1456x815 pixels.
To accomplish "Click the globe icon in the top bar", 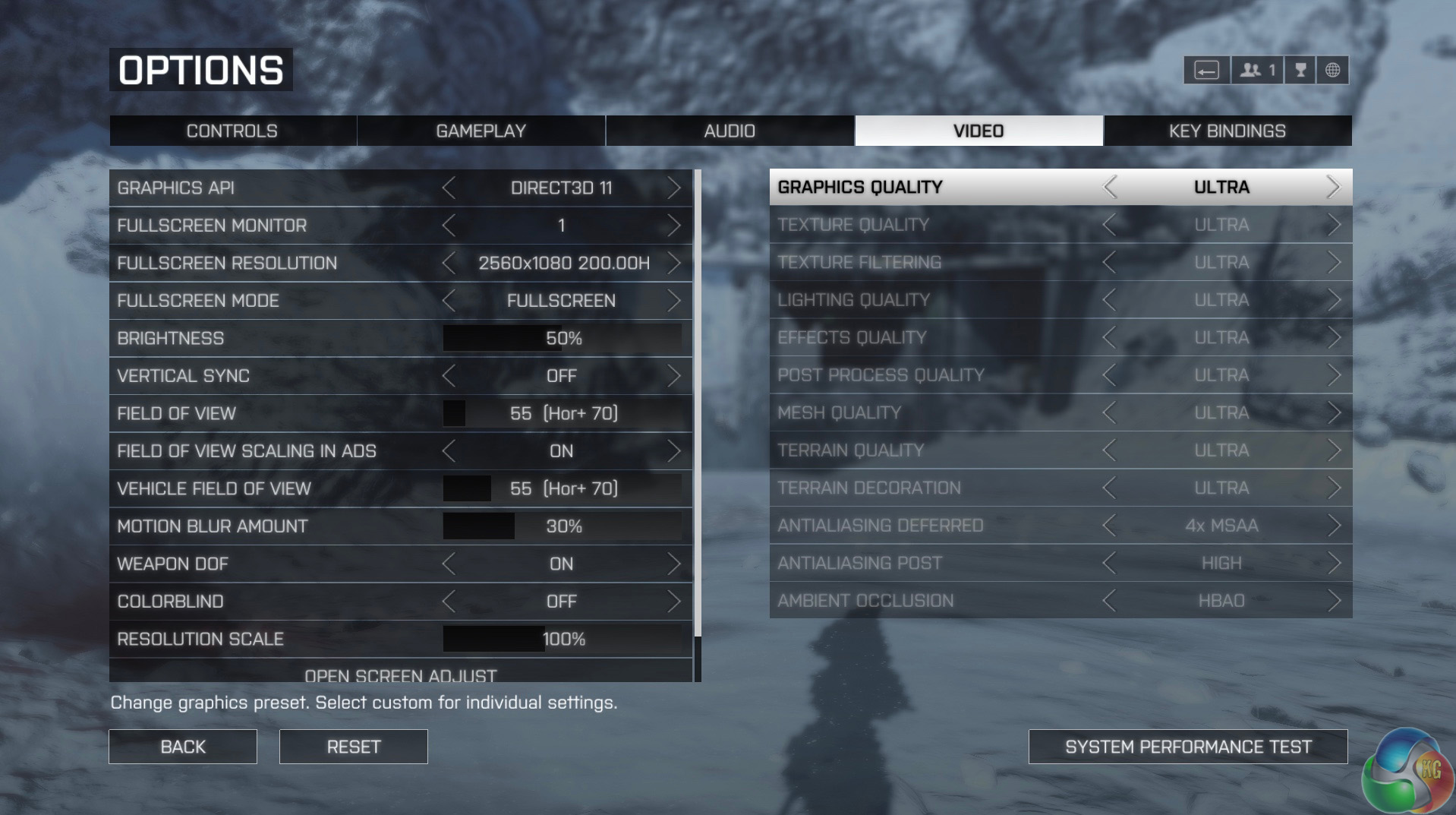I will click(1332, 71).
